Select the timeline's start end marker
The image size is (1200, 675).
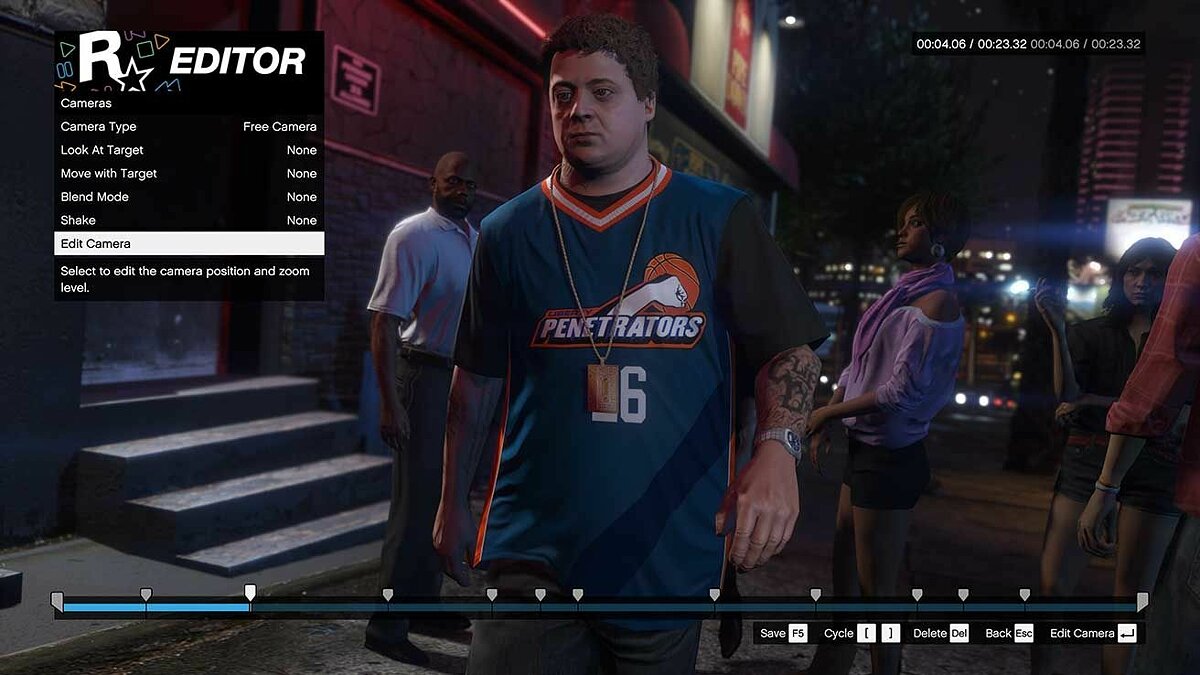[x=57, y=600]
